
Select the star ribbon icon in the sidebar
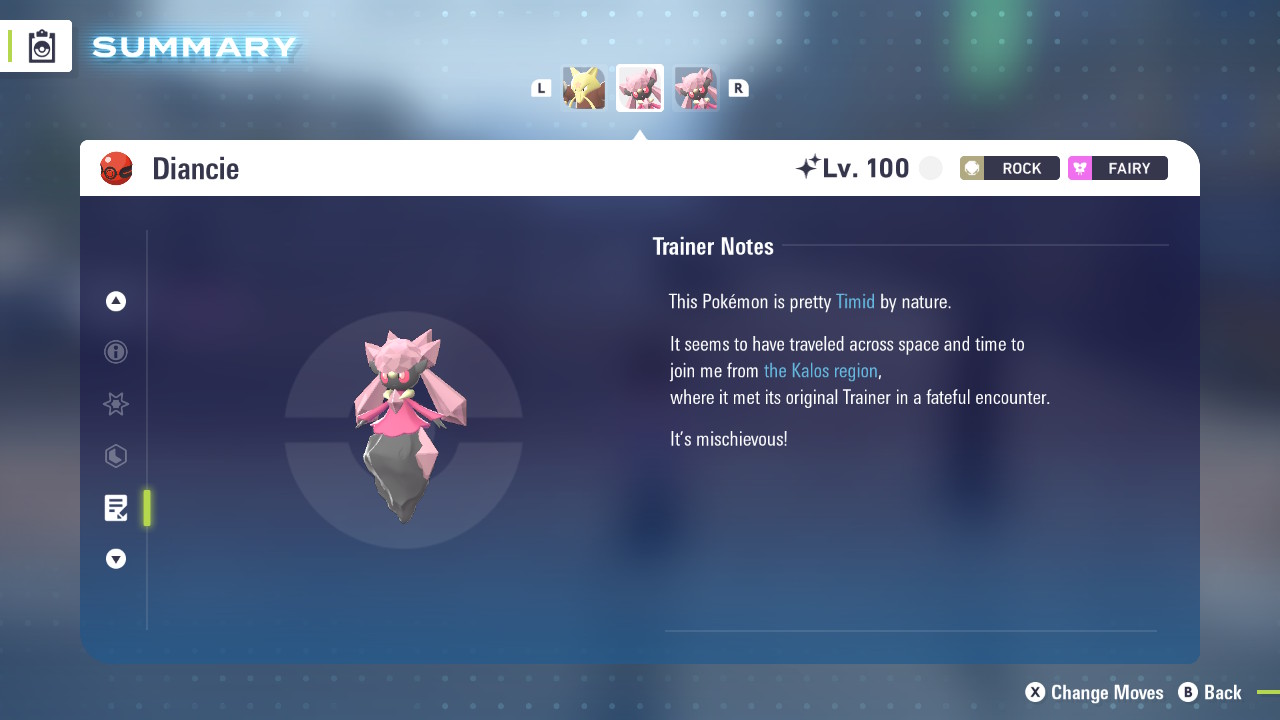point(115,404)
